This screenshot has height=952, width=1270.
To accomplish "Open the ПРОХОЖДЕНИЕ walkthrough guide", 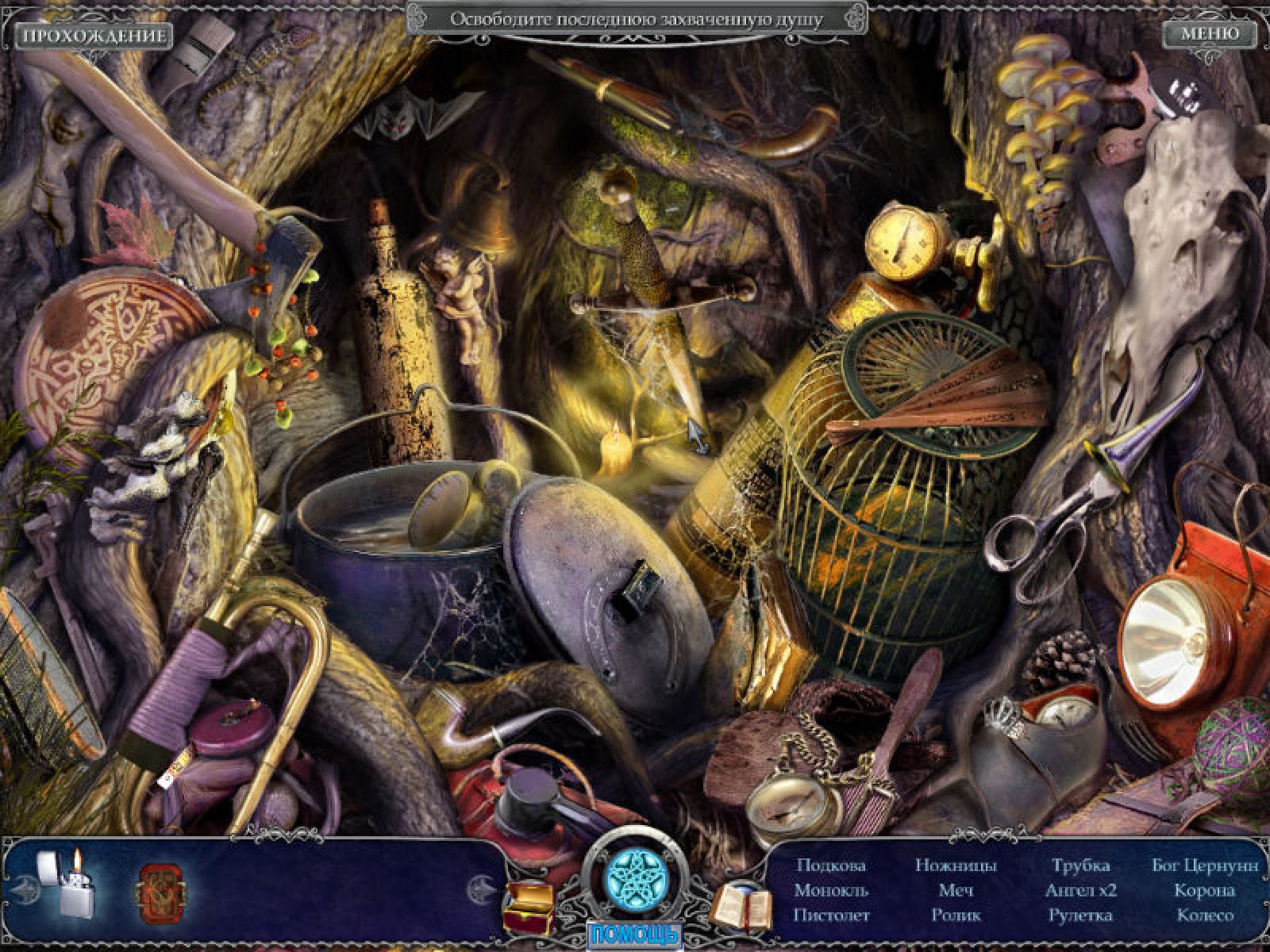I will (x=94, y=36).
